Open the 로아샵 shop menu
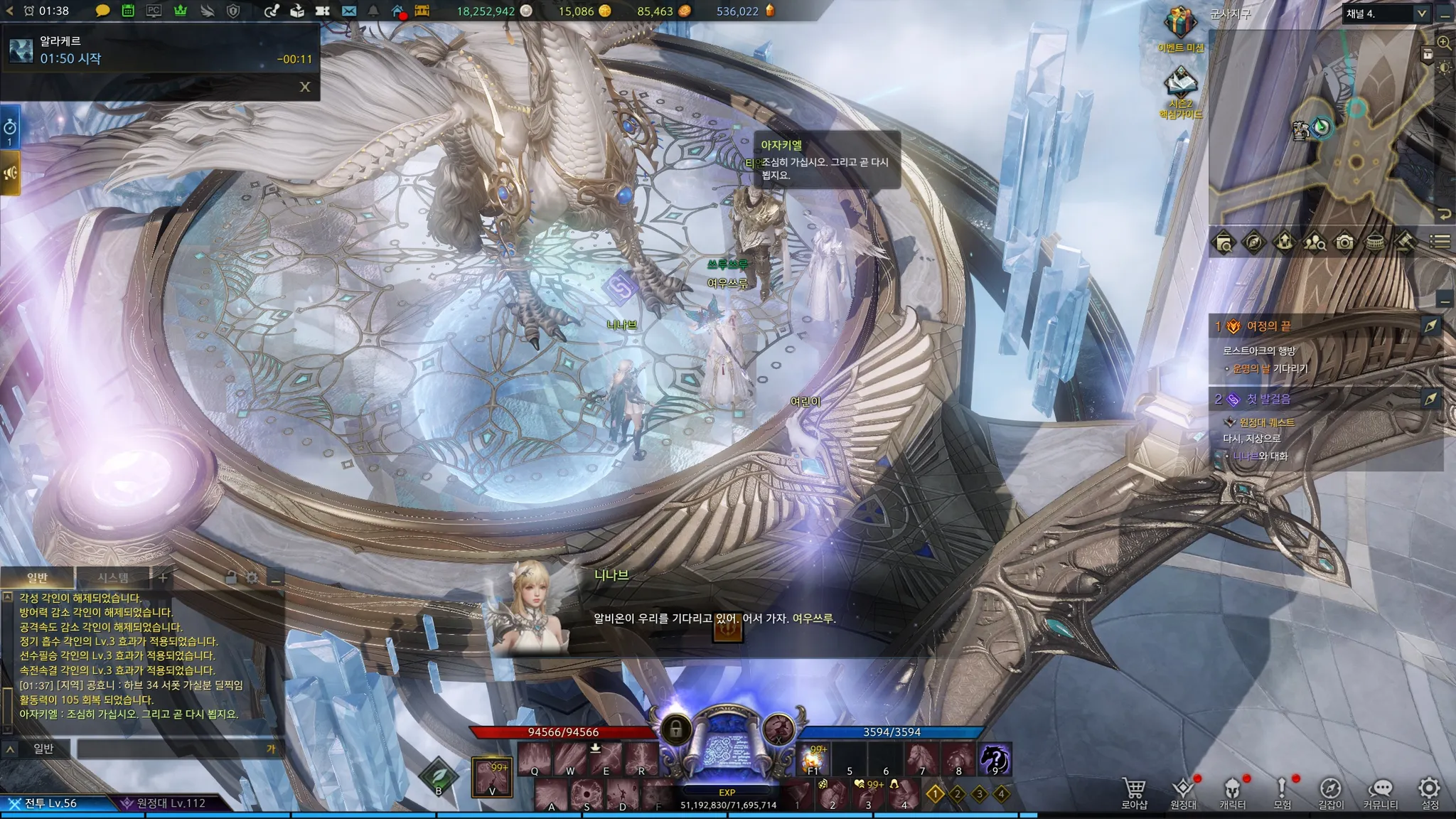1456x819 pixels. click(1134, 793)
